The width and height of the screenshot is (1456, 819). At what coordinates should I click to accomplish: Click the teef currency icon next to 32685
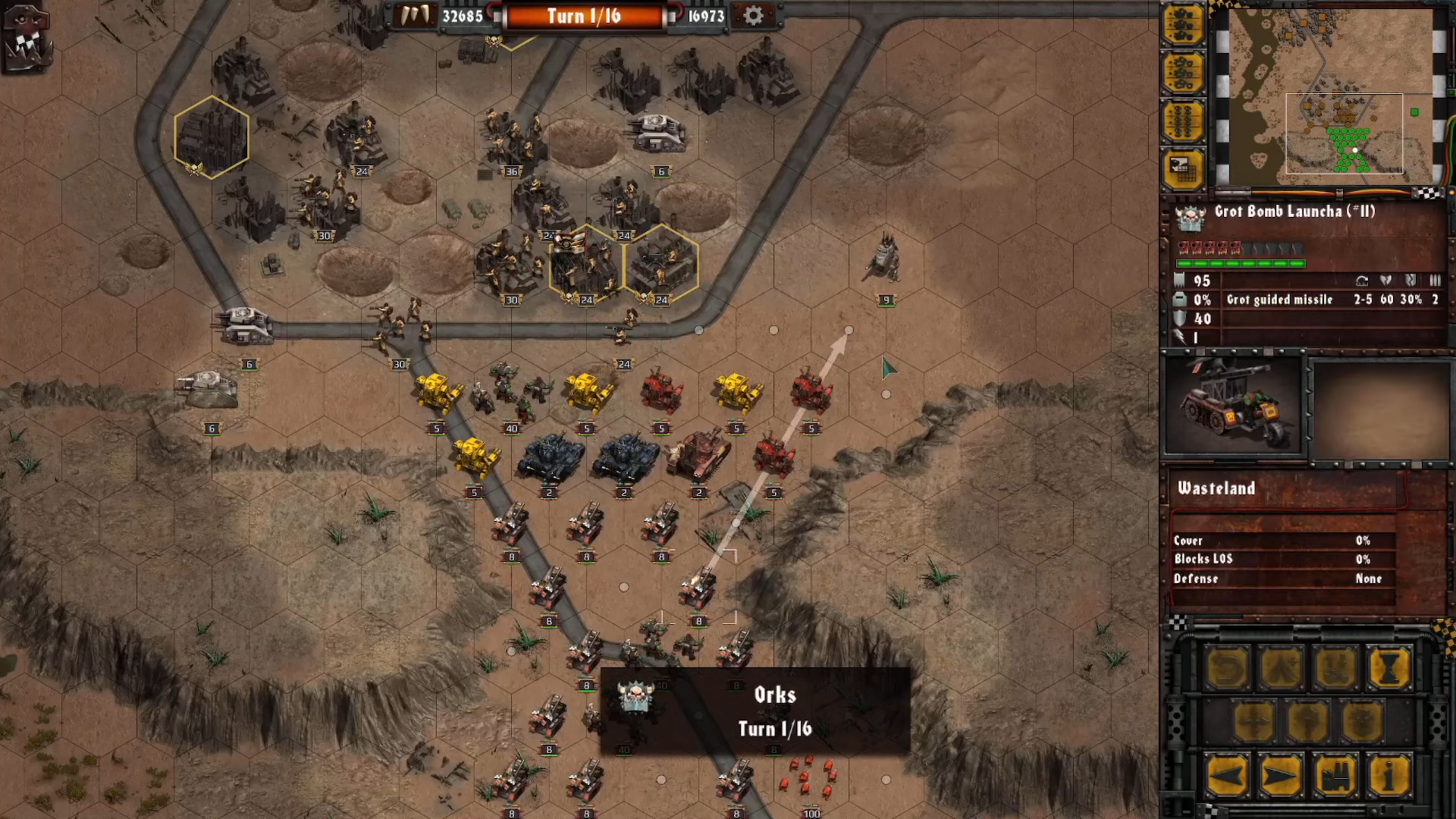click(414, 15)
